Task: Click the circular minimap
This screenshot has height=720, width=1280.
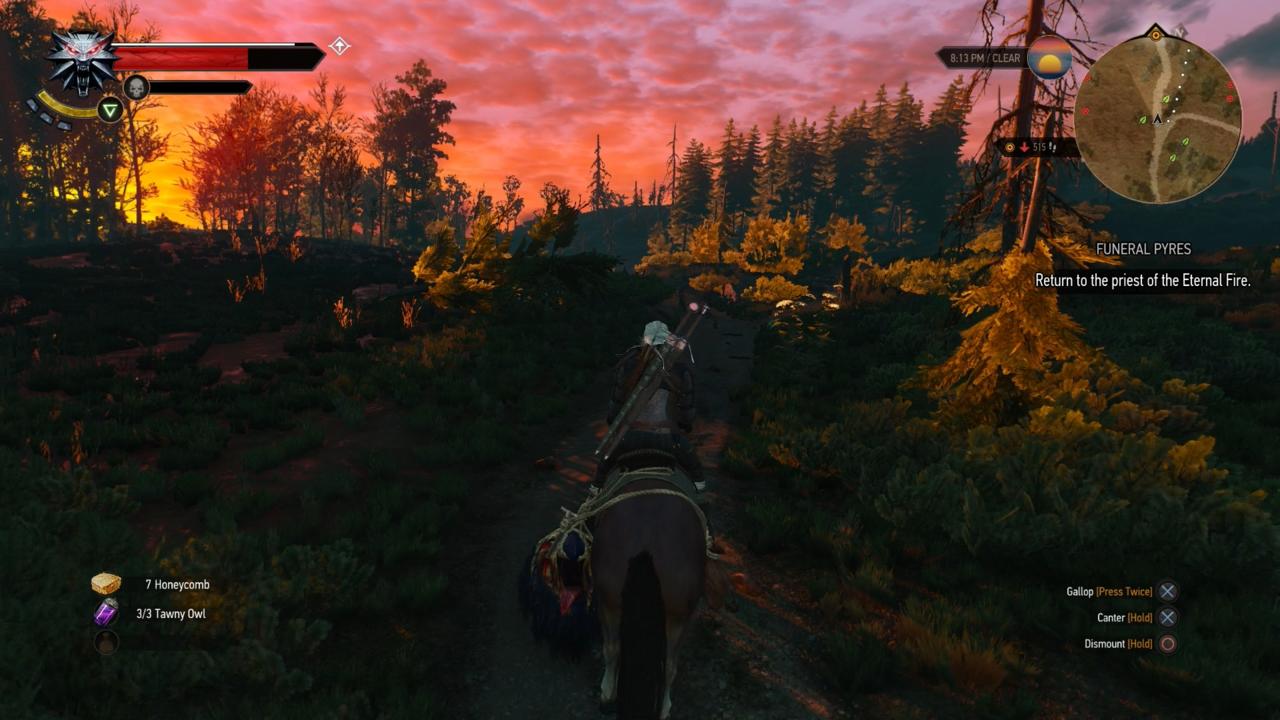Action: point(1157,119)
